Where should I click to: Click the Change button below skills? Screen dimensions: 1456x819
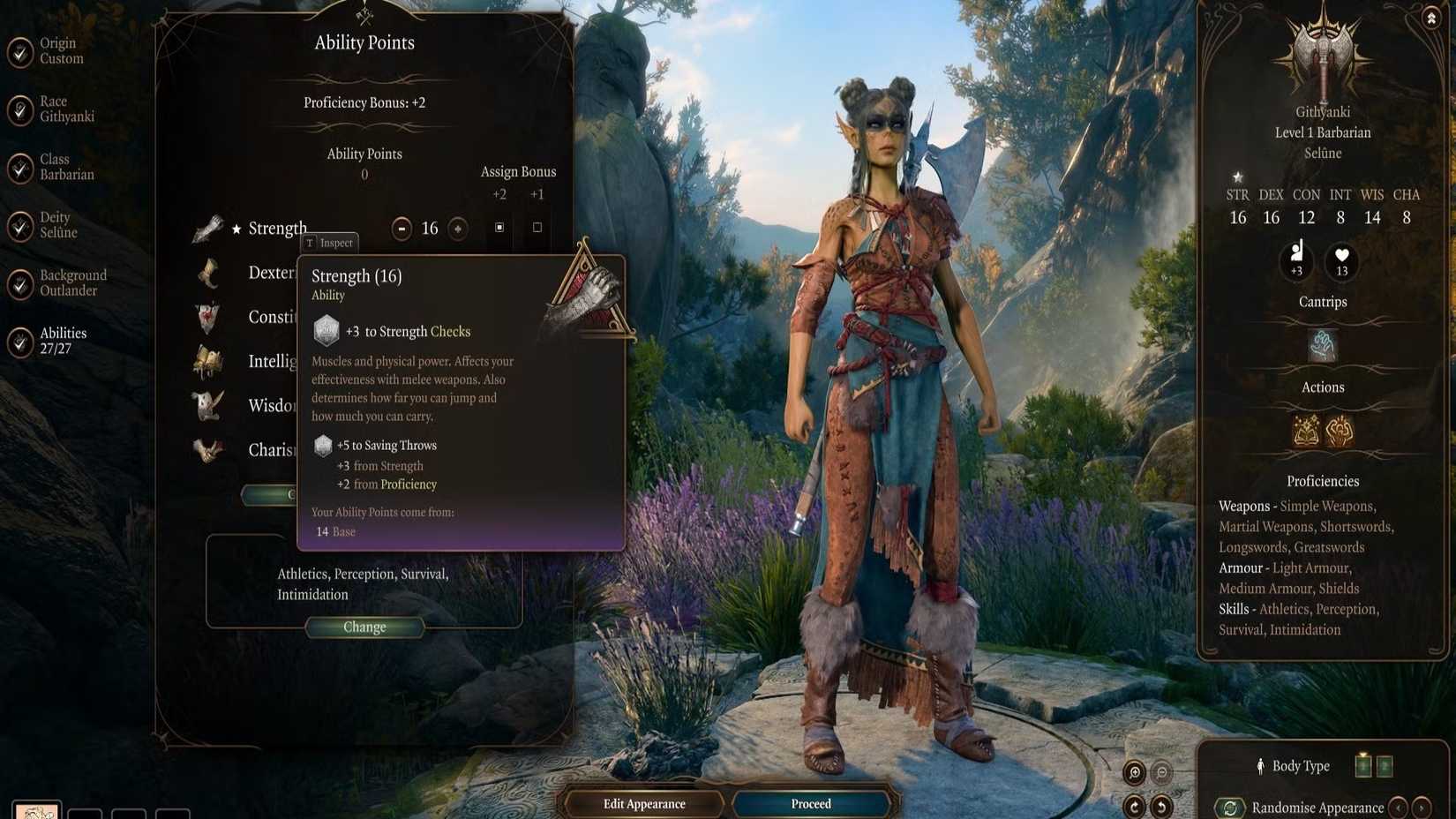coord(364,627)
